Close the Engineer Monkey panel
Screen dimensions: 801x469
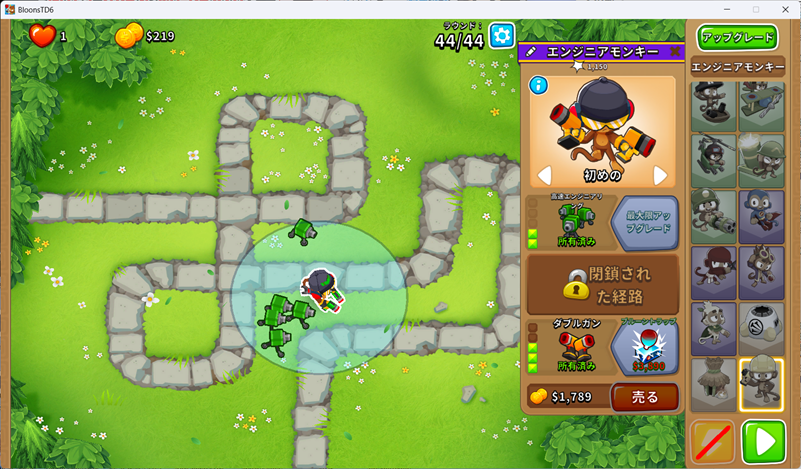[674, 51]
